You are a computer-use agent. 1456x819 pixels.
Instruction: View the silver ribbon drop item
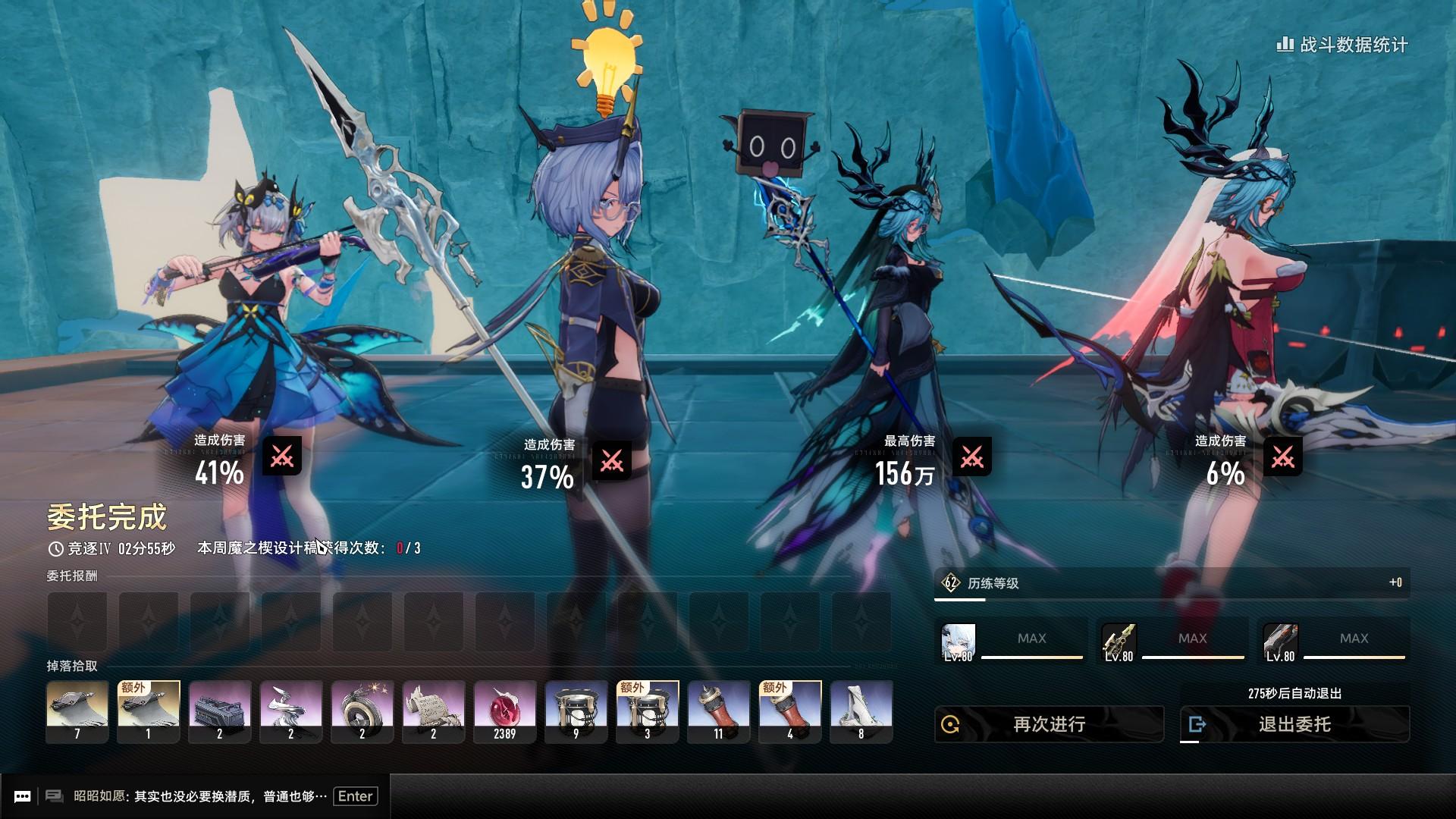pos(290,711)
